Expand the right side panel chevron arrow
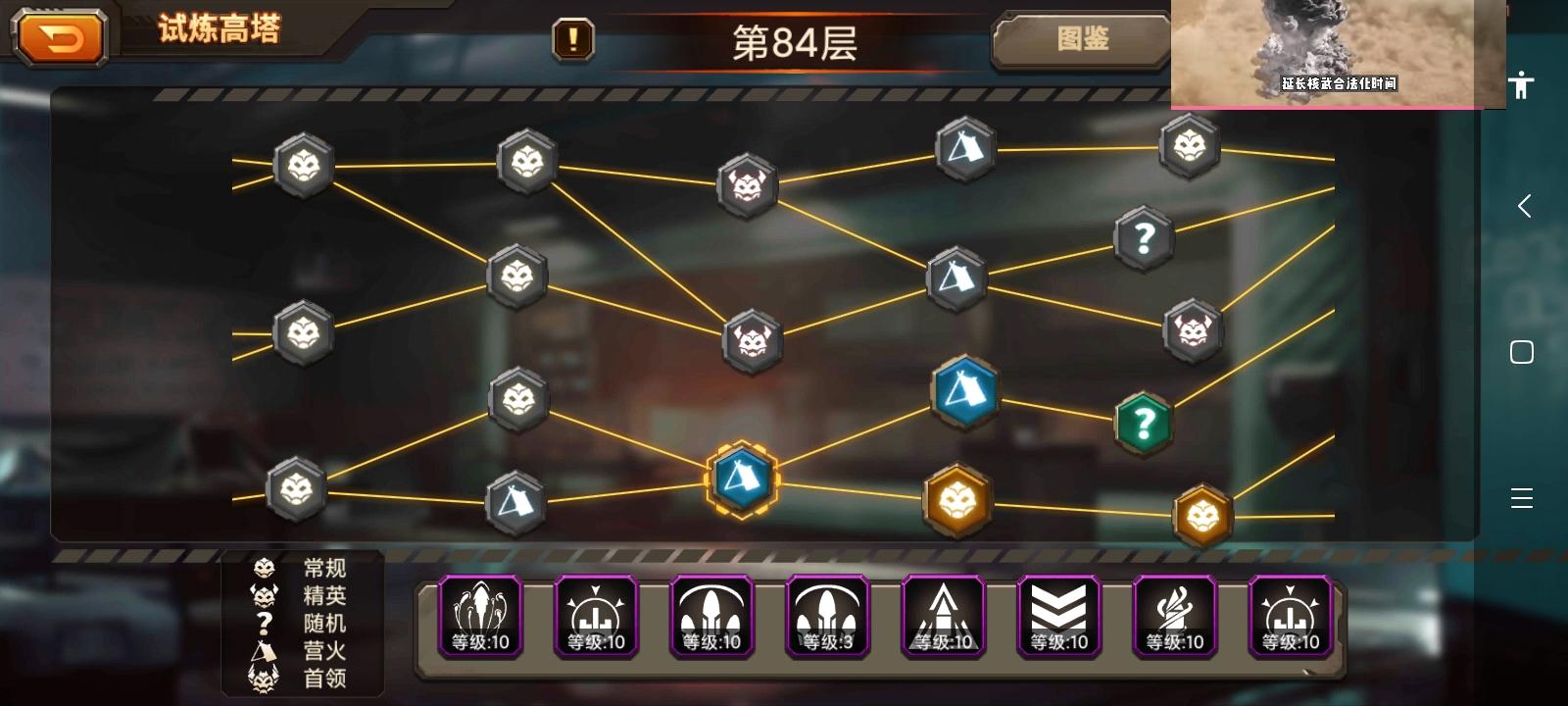Screen dimensions: 1568x706 tap(1524, 206)
